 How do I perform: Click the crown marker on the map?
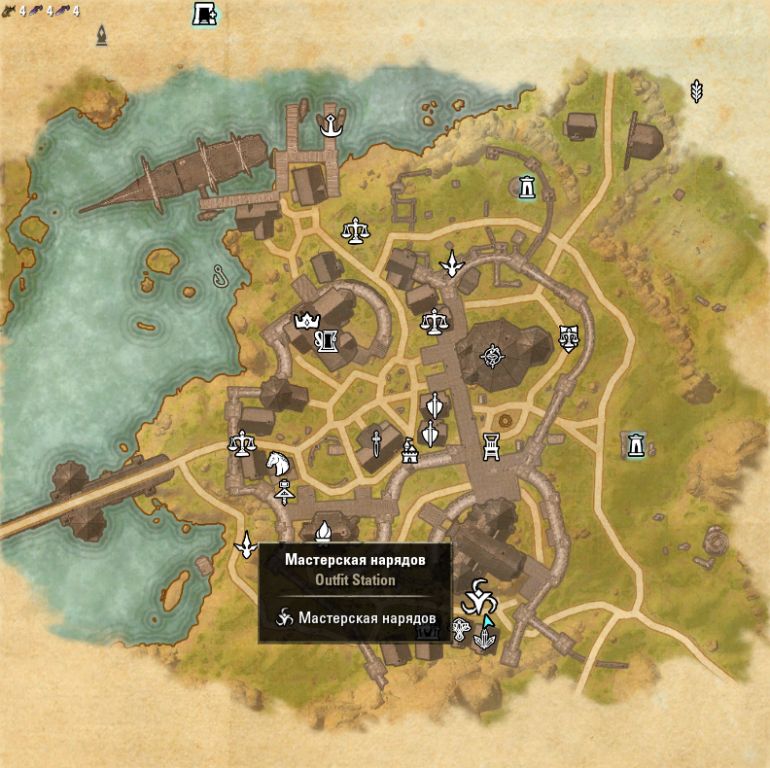point(304,321)
